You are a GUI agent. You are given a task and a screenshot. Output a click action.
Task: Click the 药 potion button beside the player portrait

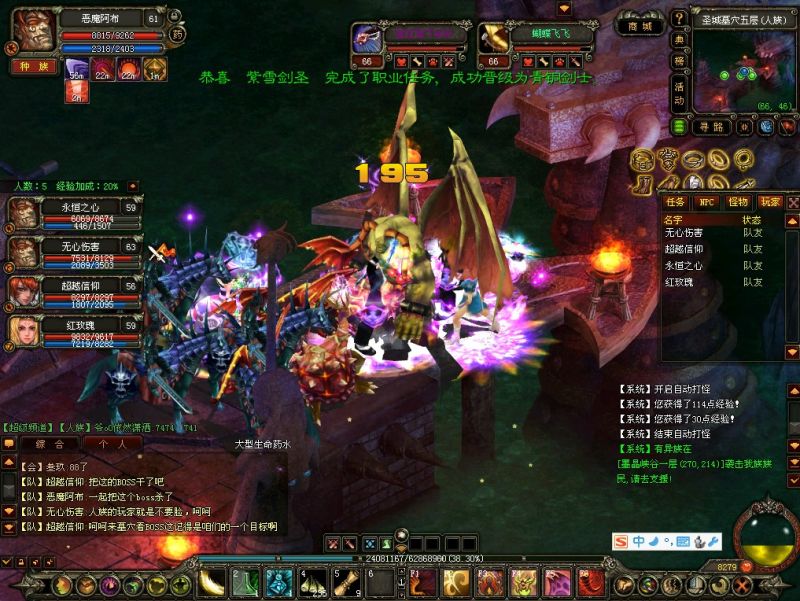(x=178, y=35)
